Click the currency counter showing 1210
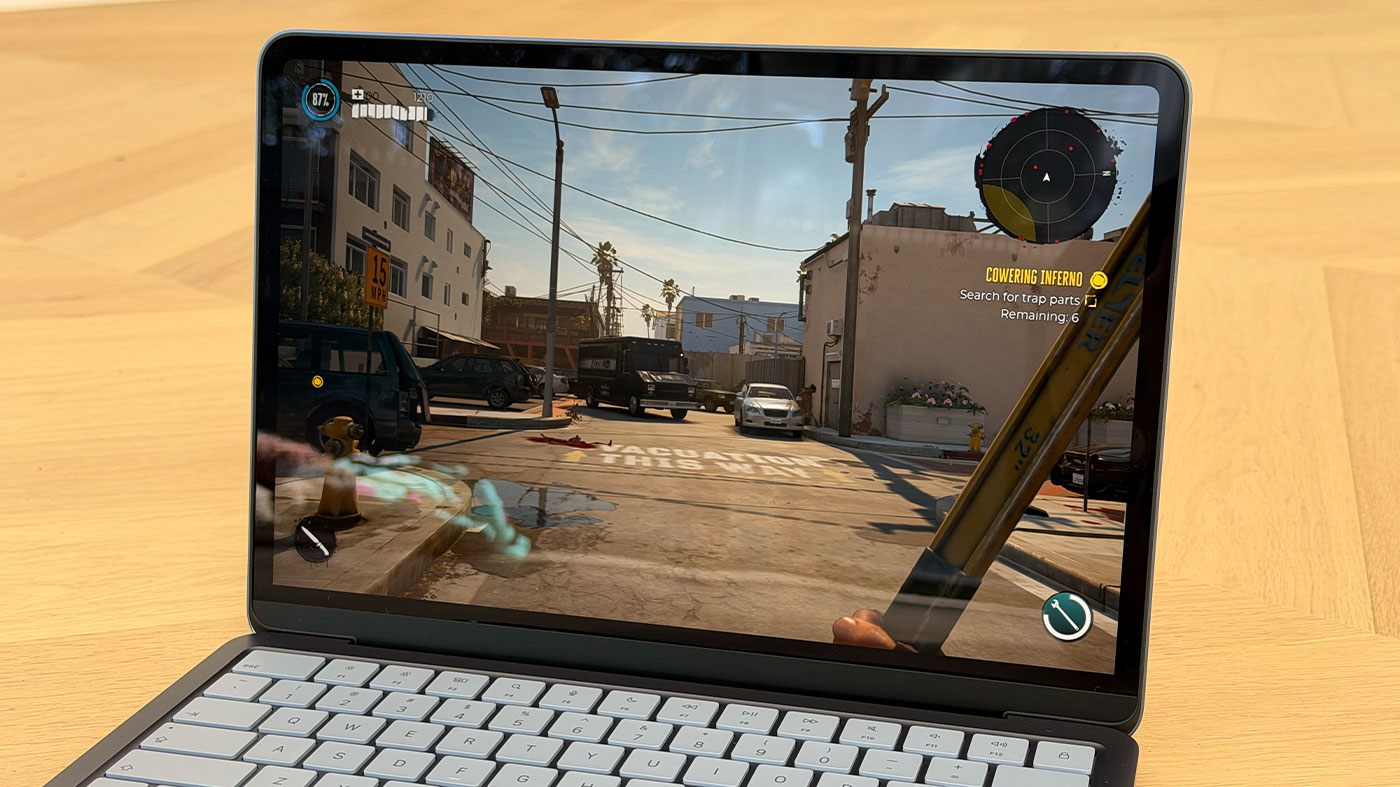 coord(423,97)
